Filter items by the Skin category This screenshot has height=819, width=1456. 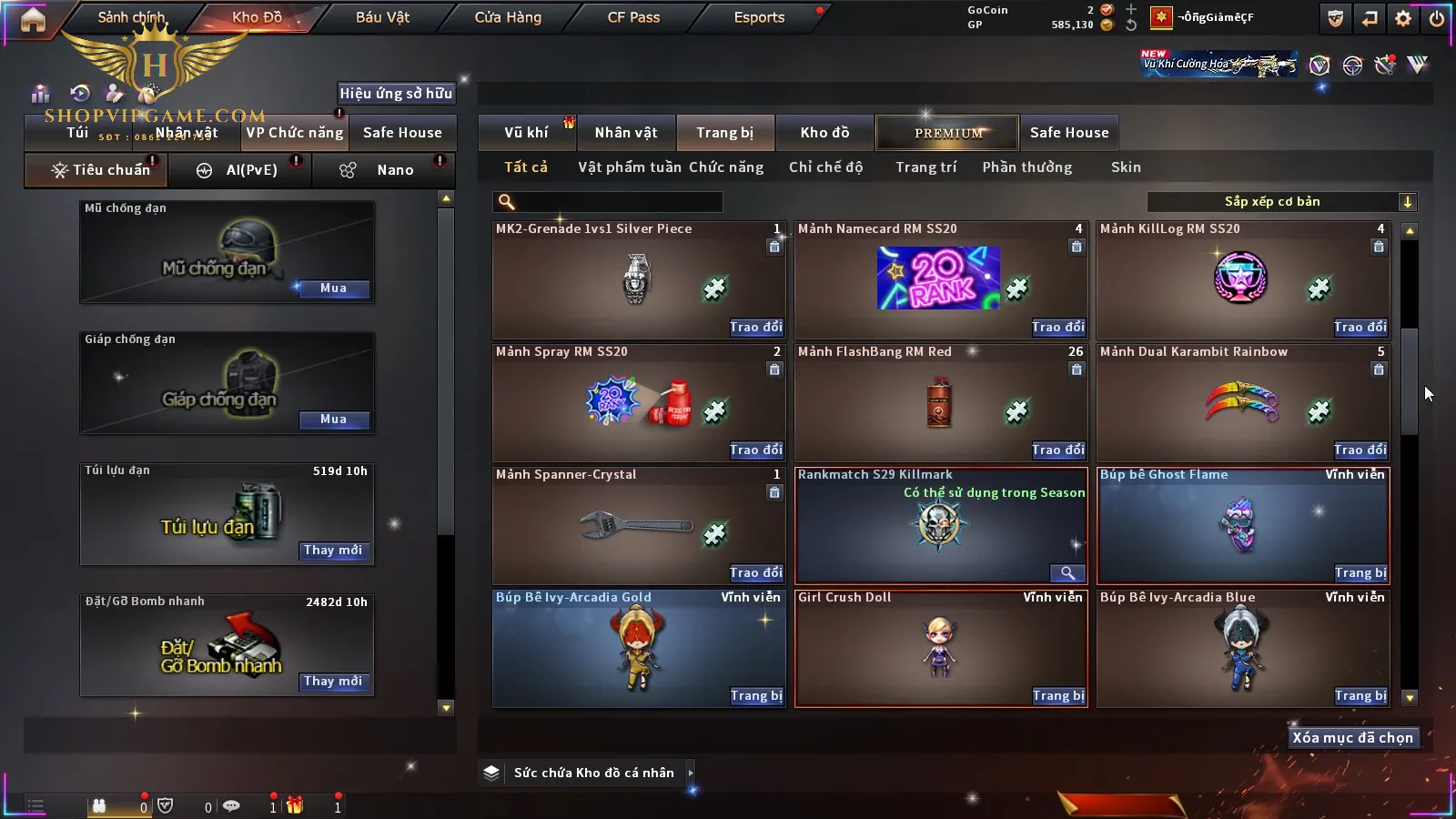pos(1126,167)
